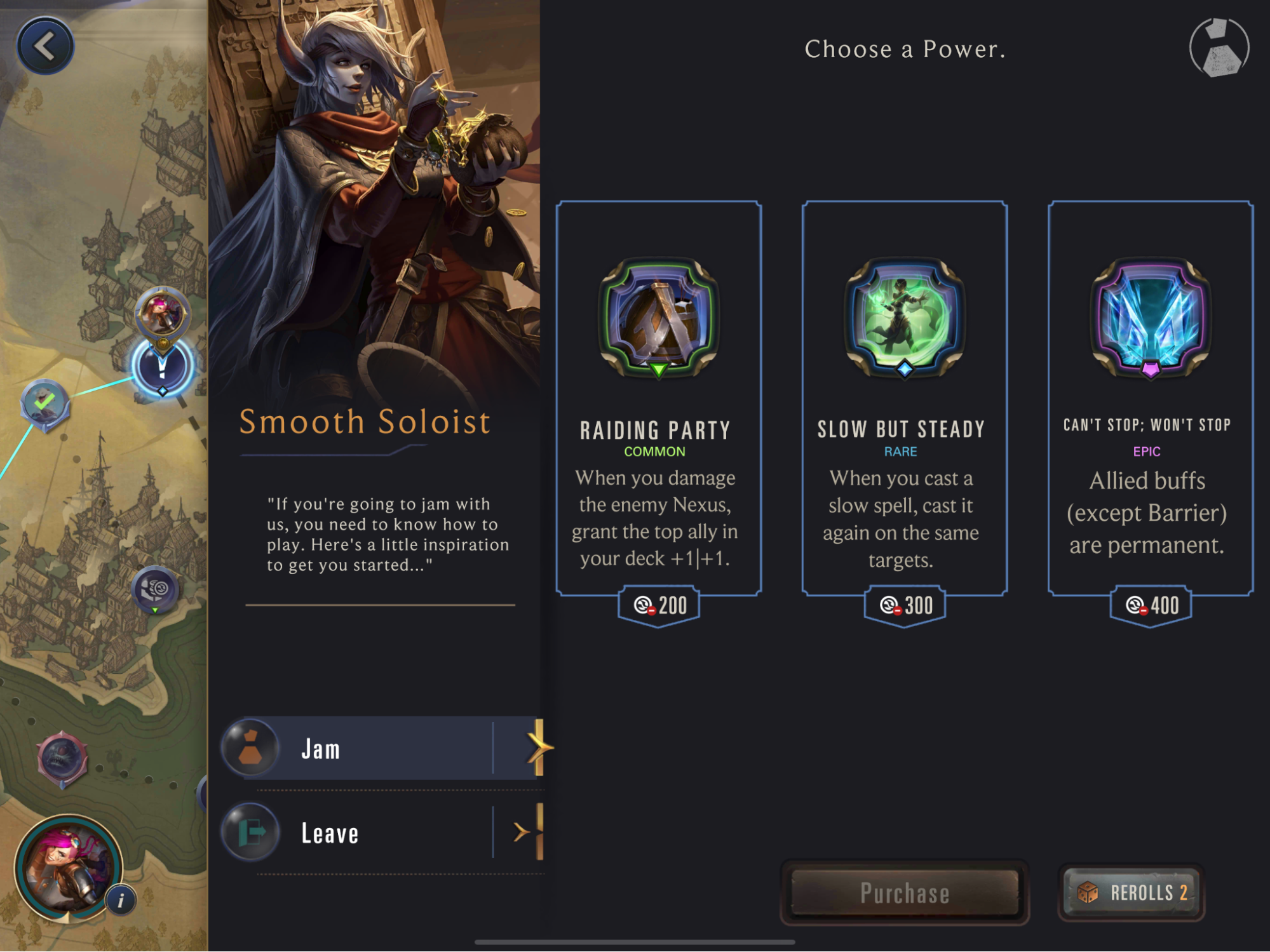Select the coin shop node on map
This screenshot has width=1270, height=952.
tap(155, 589)
